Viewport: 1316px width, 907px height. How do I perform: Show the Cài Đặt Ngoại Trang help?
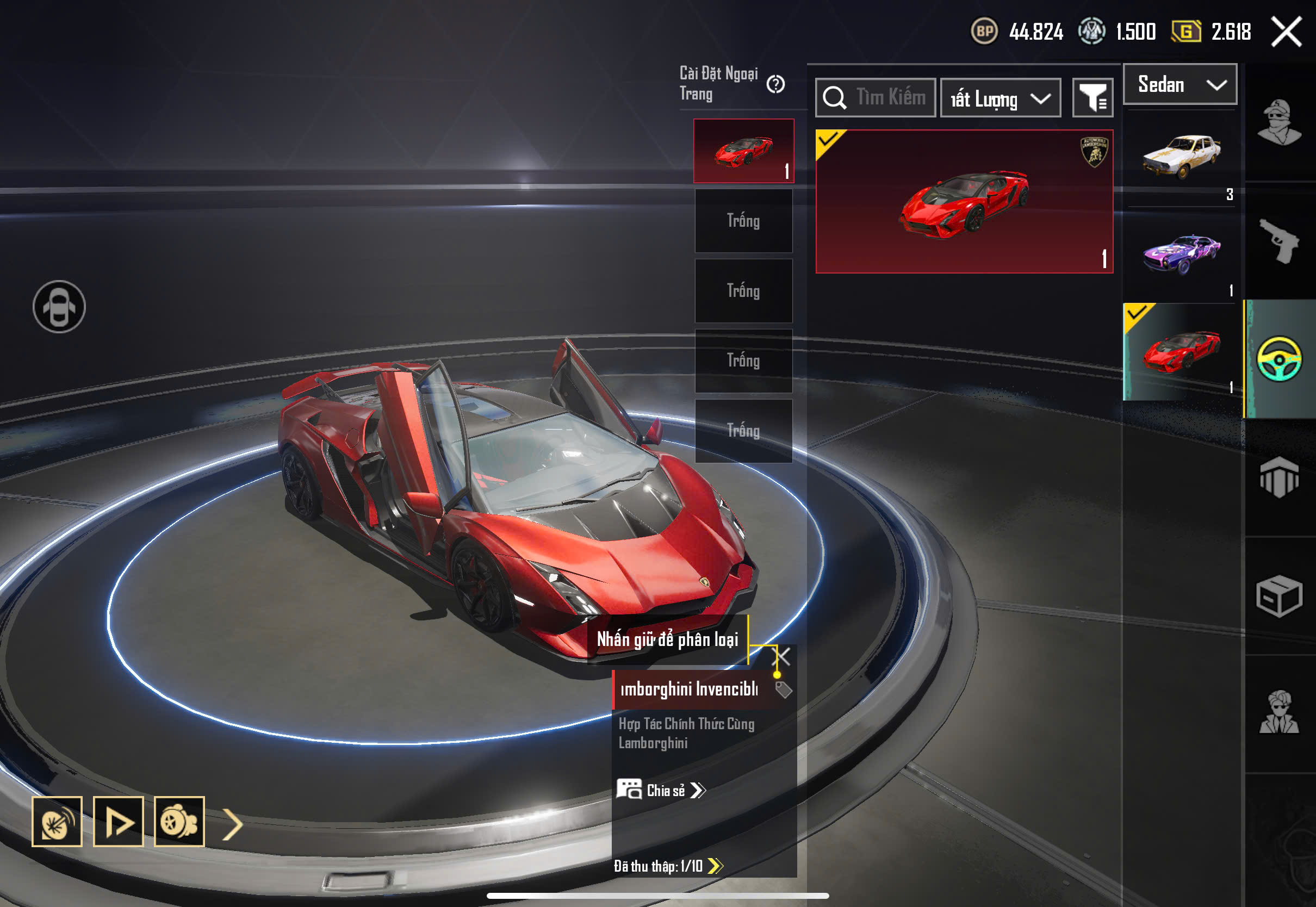tap(775, 85)
